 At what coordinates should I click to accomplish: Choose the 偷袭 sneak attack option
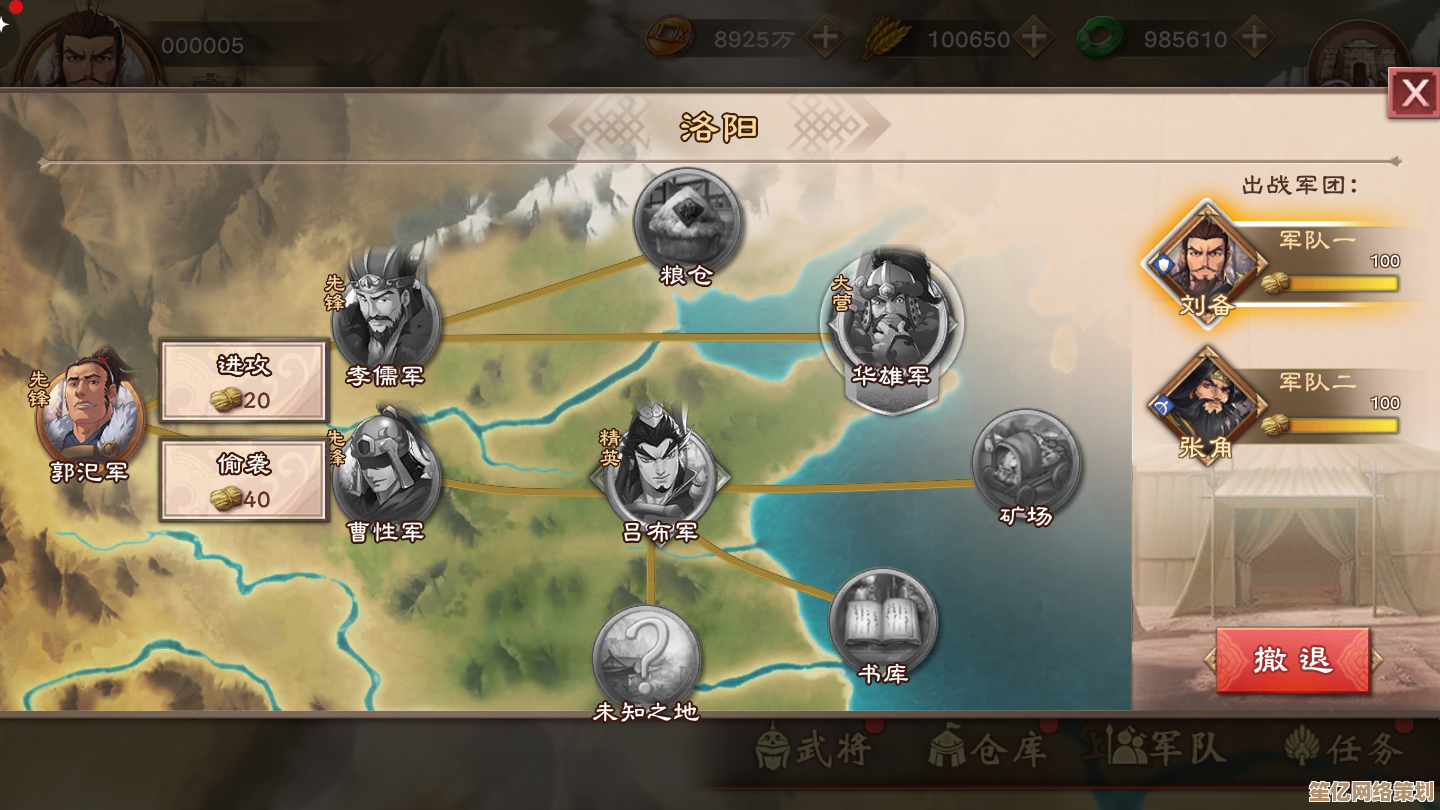(x=244, y=480)
